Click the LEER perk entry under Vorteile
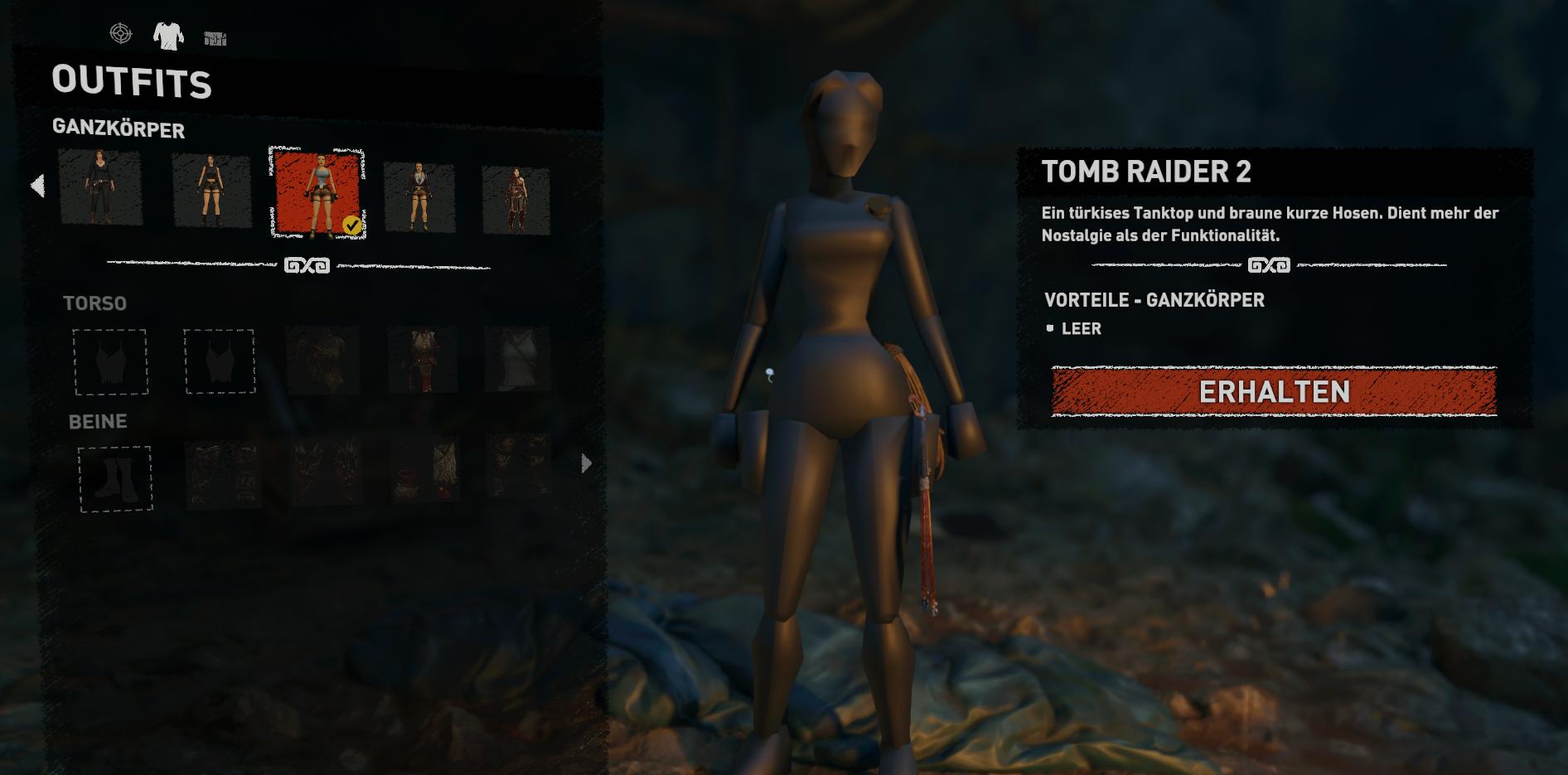 1080,328
